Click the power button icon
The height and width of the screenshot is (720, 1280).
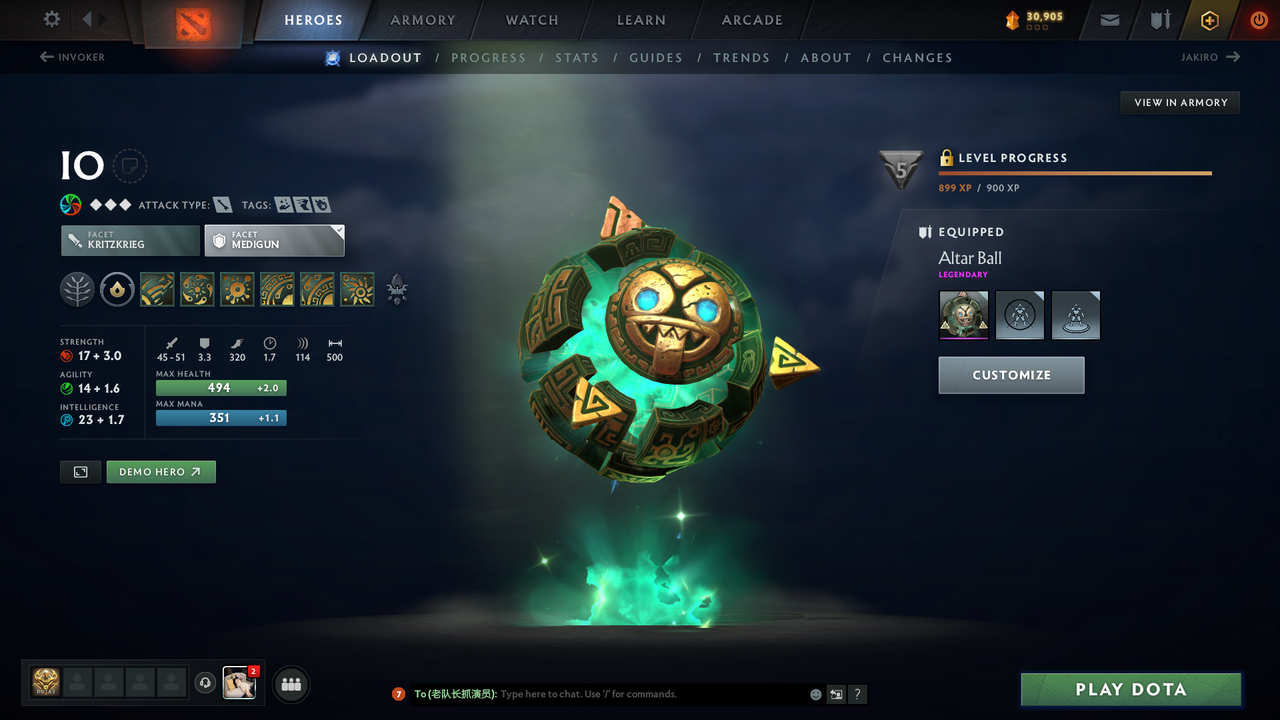[x=1258, y=19]
